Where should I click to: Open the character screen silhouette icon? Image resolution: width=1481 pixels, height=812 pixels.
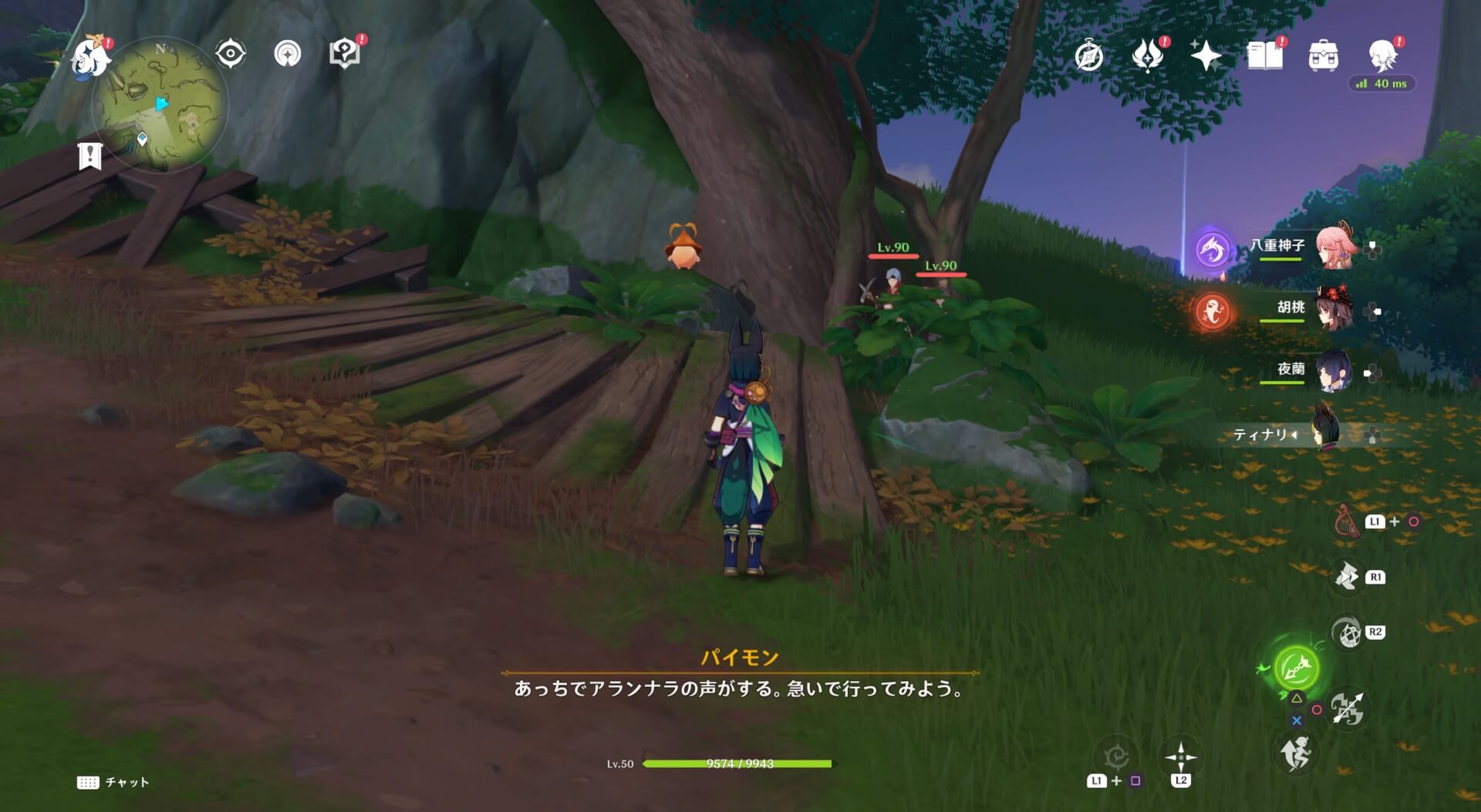pyautogui.click(x=1382, y=56)
